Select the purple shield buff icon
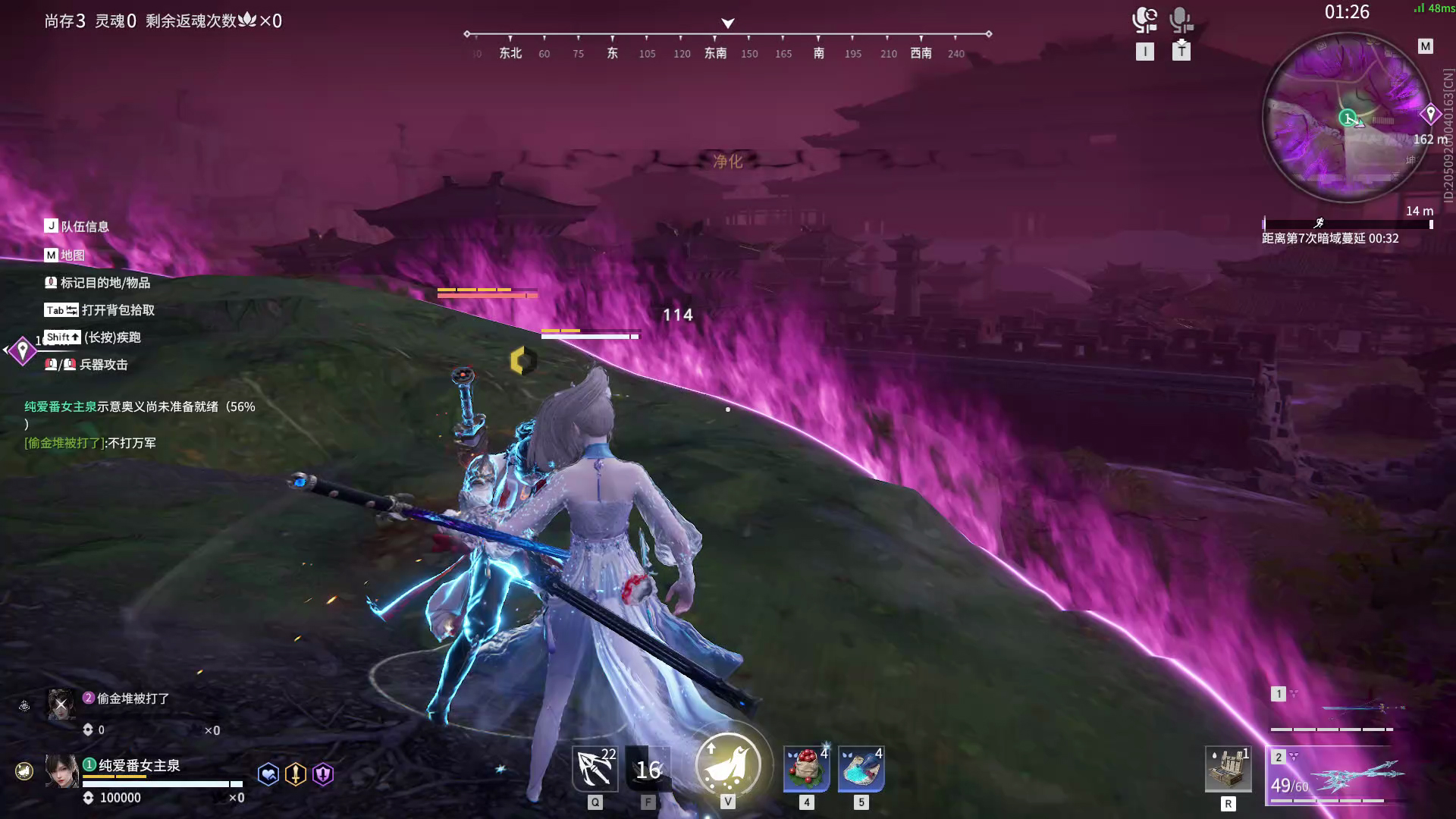Screen dimensions: 1456x819 click(x=323, y=774)
